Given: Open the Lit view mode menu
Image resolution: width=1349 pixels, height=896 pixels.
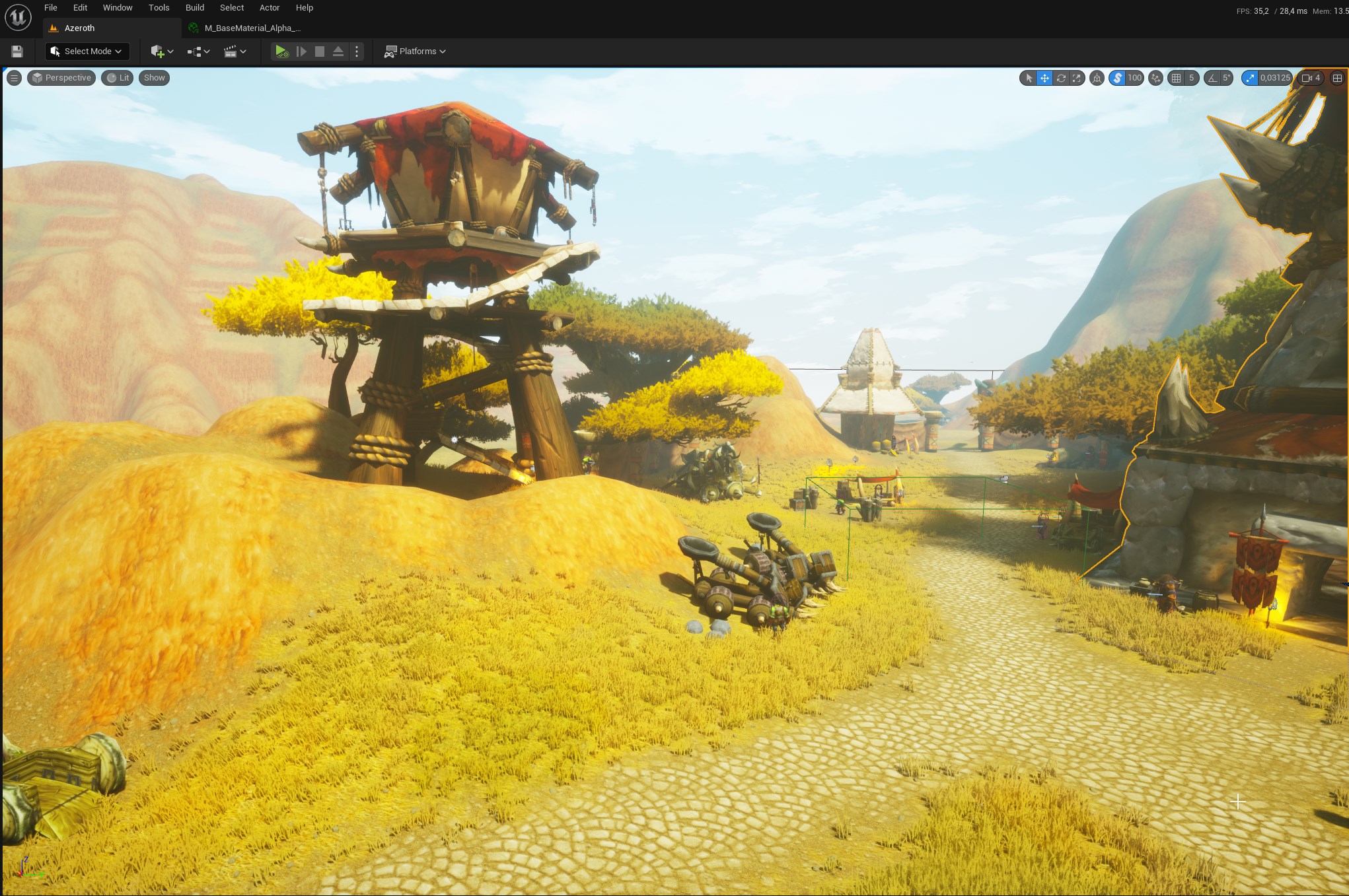Looking at the screenshot, I should (x=118, y=78).
